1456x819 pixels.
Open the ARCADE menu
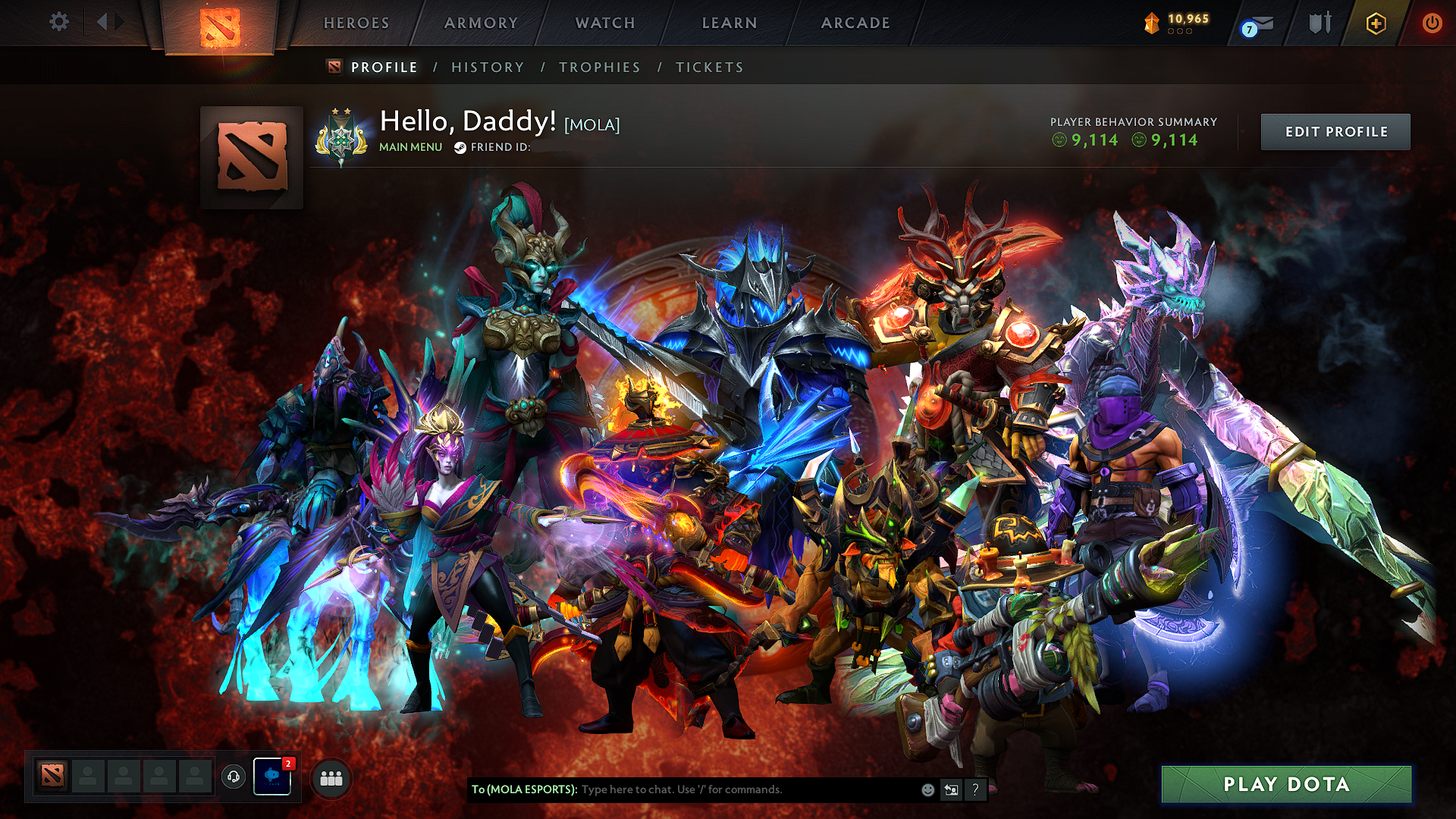coord(855,23)
